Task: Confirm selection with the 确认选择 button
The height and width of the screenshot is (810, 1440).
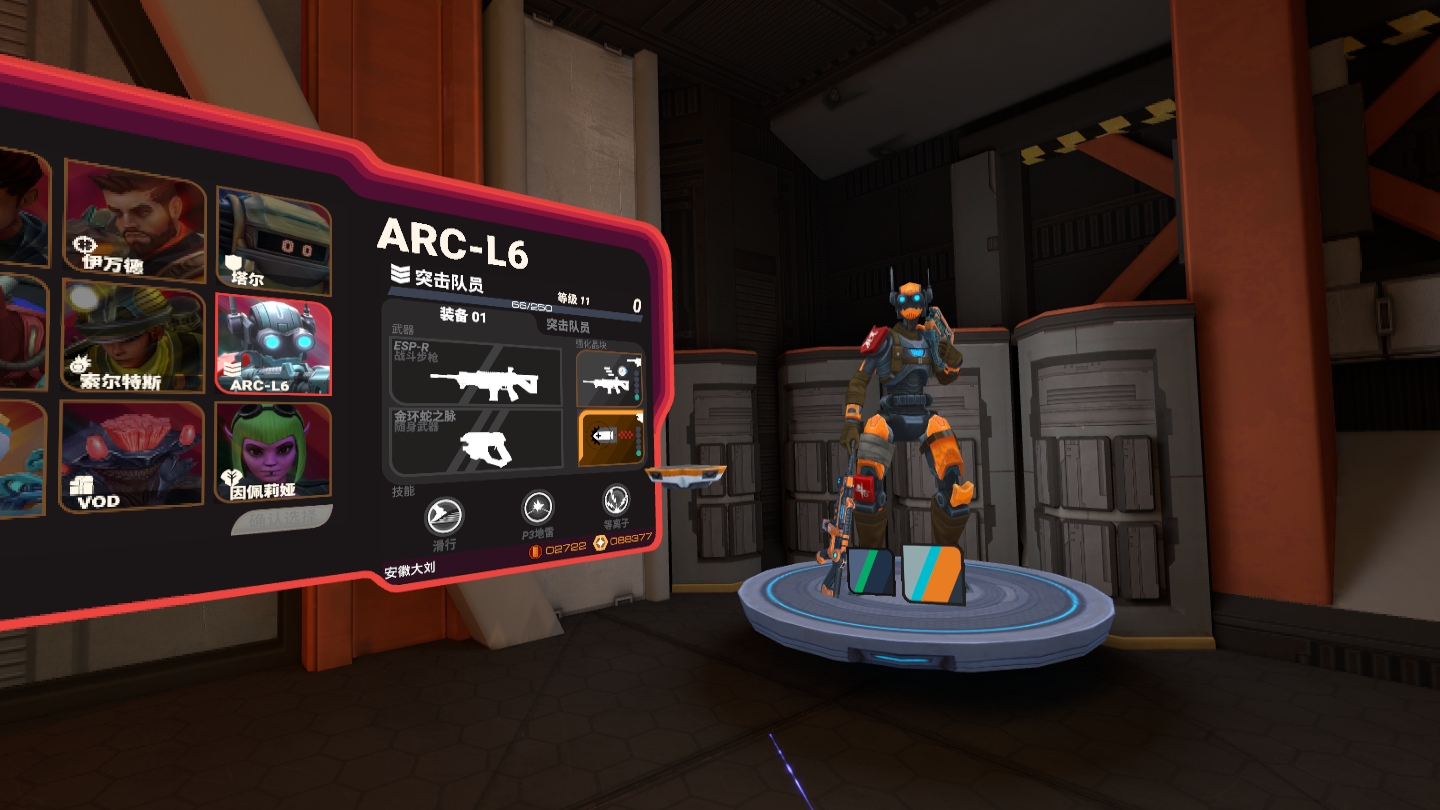Action: [282, 518]
